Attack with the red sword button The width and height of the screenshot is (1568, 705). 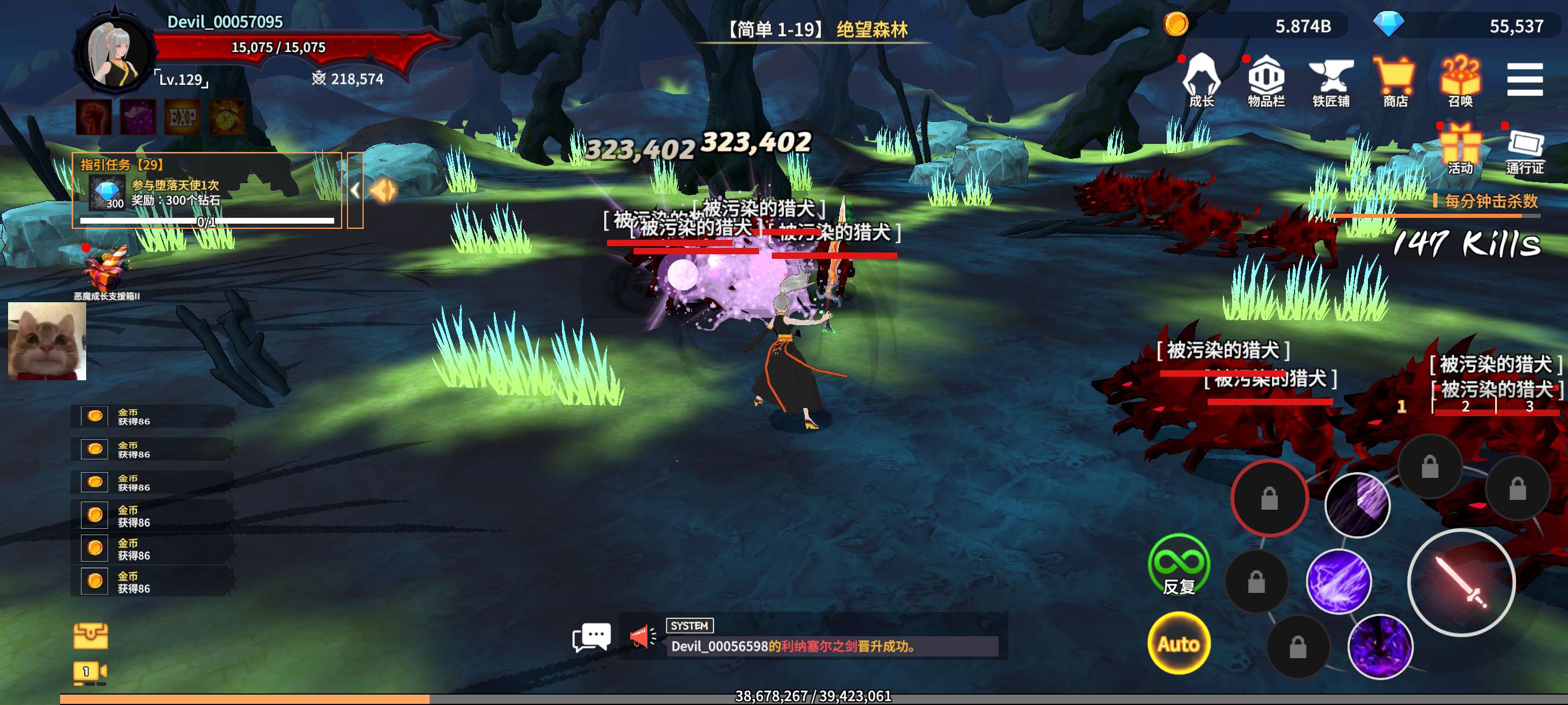click(x=1461, y=582)
